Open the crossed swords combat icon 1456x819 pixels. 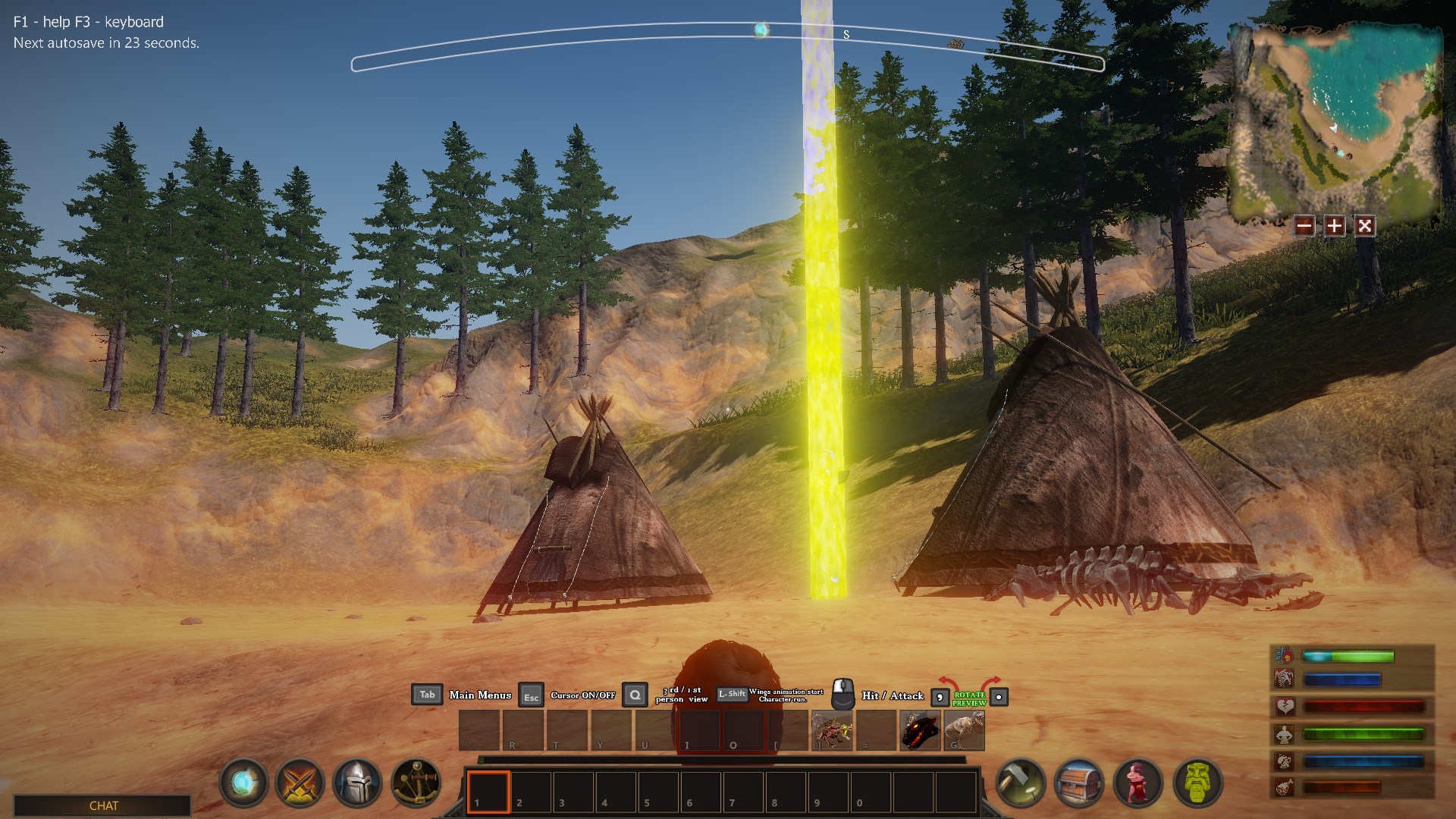pos(300,782)
